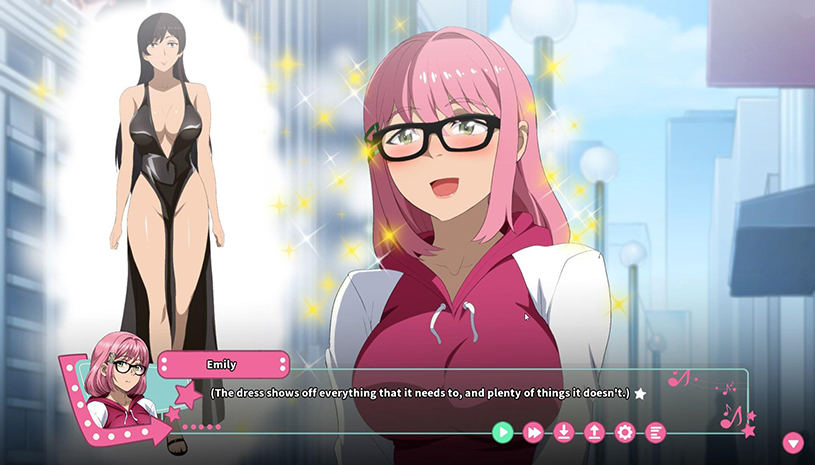Open the save menu via the download-arrow icon
The height and width of the screenshot is (465, 815).
[x=564, y=432]
